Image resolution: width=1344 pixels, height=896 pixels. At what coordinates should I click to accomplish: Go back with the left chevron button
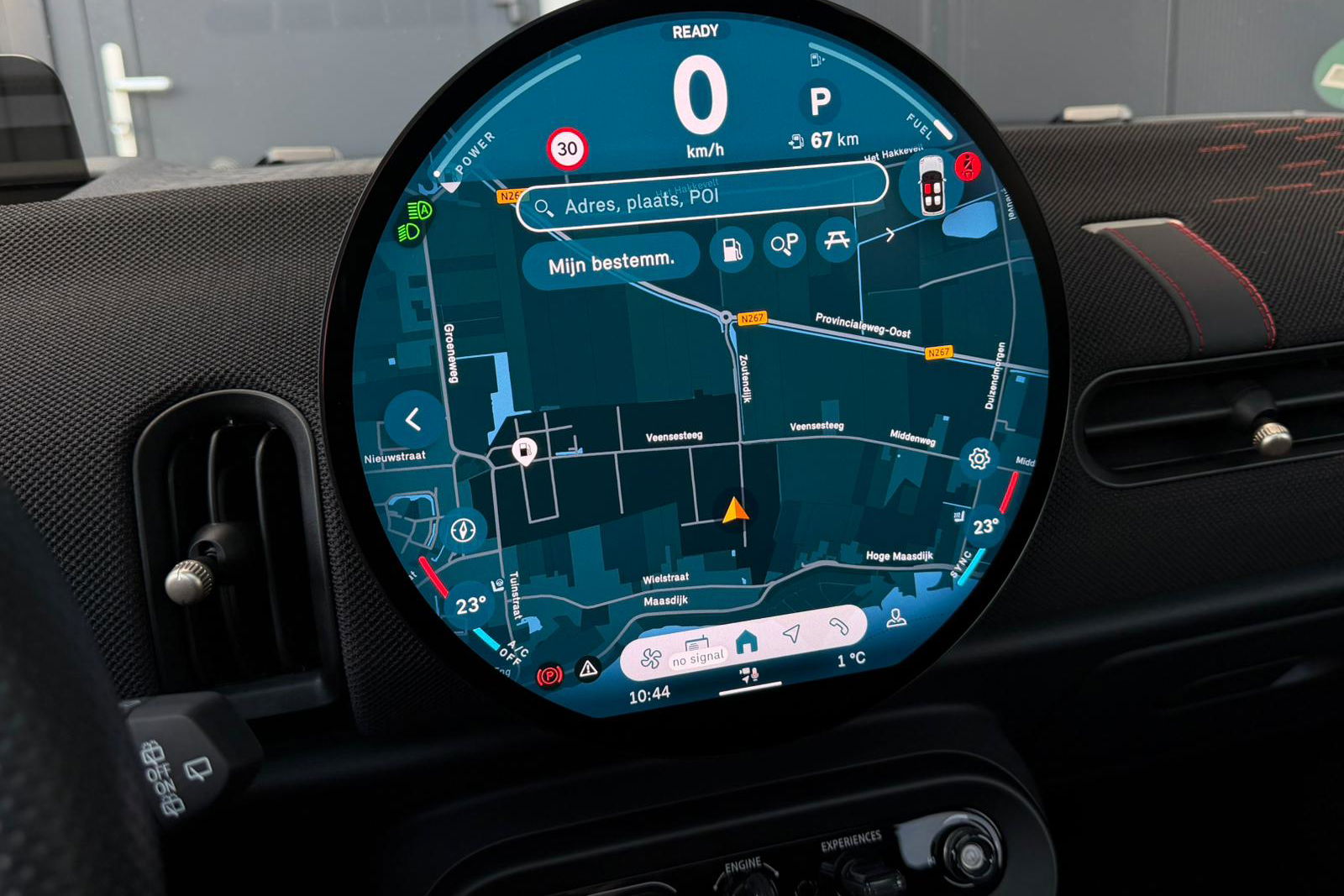click(413, 419)
